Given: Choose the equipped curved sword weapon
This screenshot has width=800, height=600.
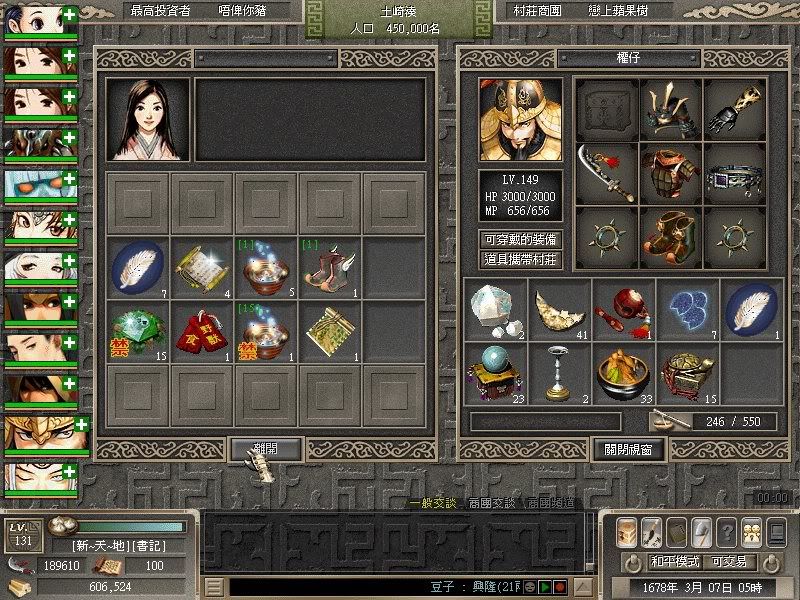Looking at the screenshot, I should click(606, 172).
